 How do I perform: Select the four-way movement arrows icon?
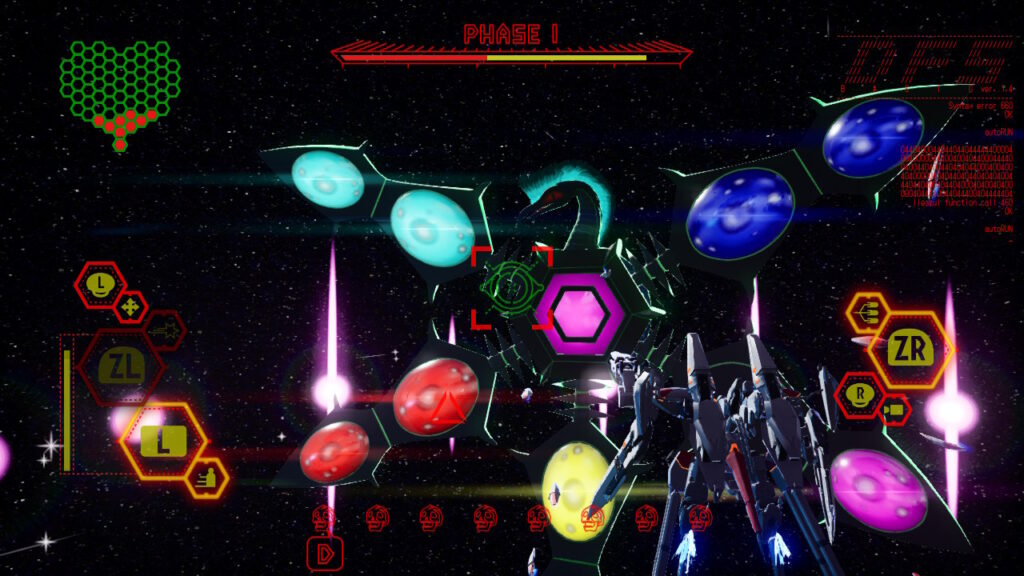click(131, 306)
